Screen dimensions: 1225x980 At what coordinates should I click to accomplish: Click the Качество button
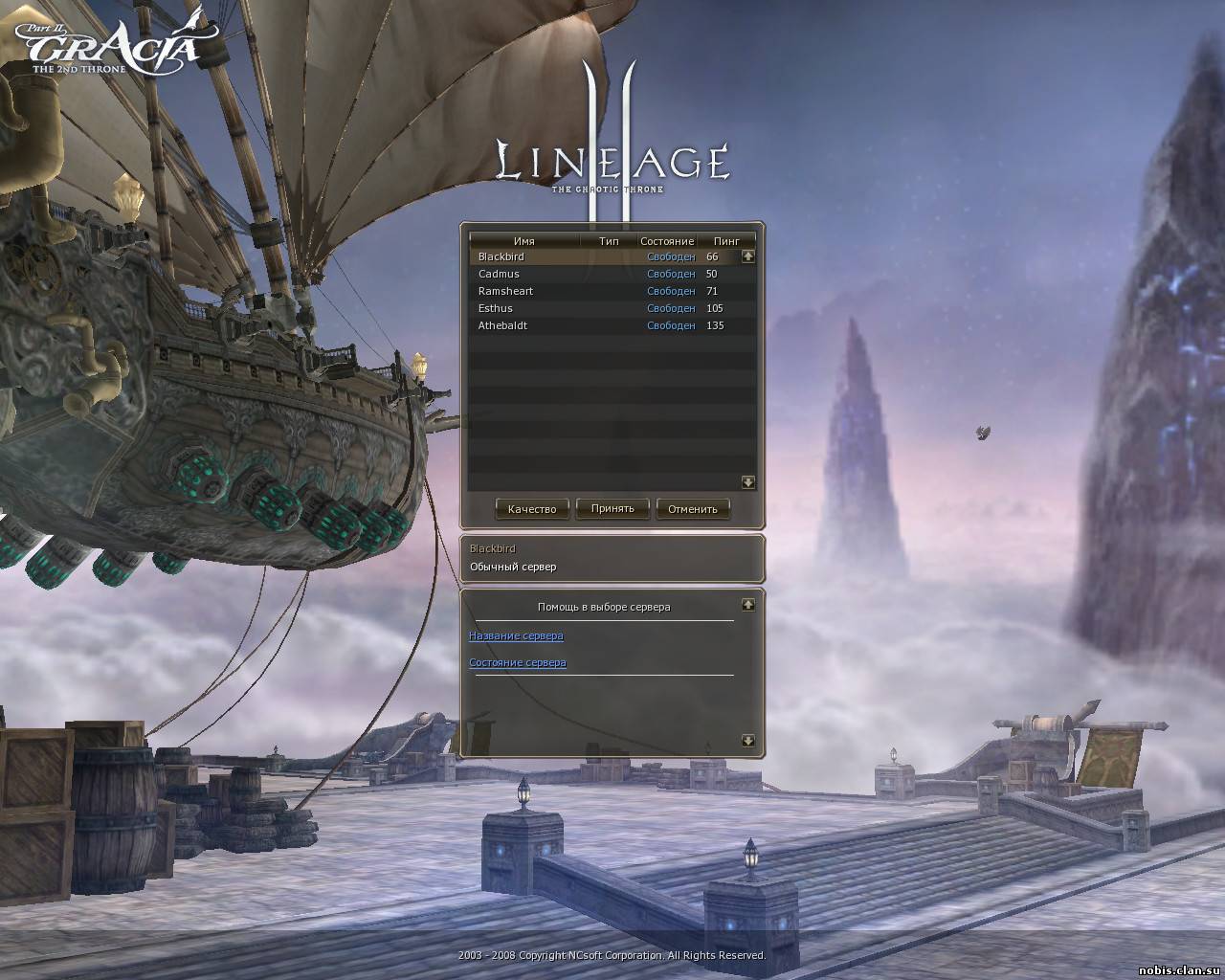click(x=532, y=509)
